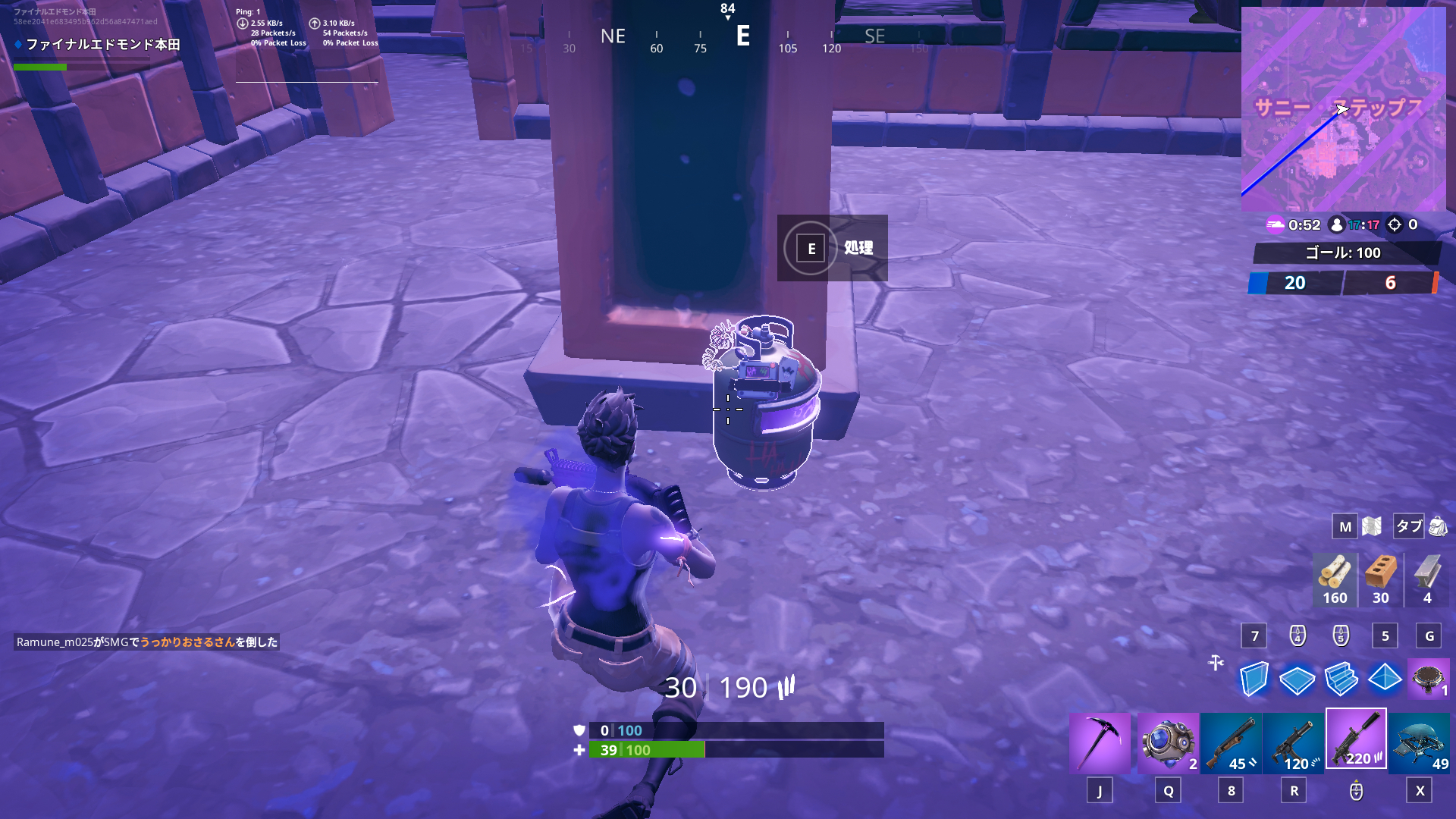Select the stairs building piece

(x=1343, y=679)
